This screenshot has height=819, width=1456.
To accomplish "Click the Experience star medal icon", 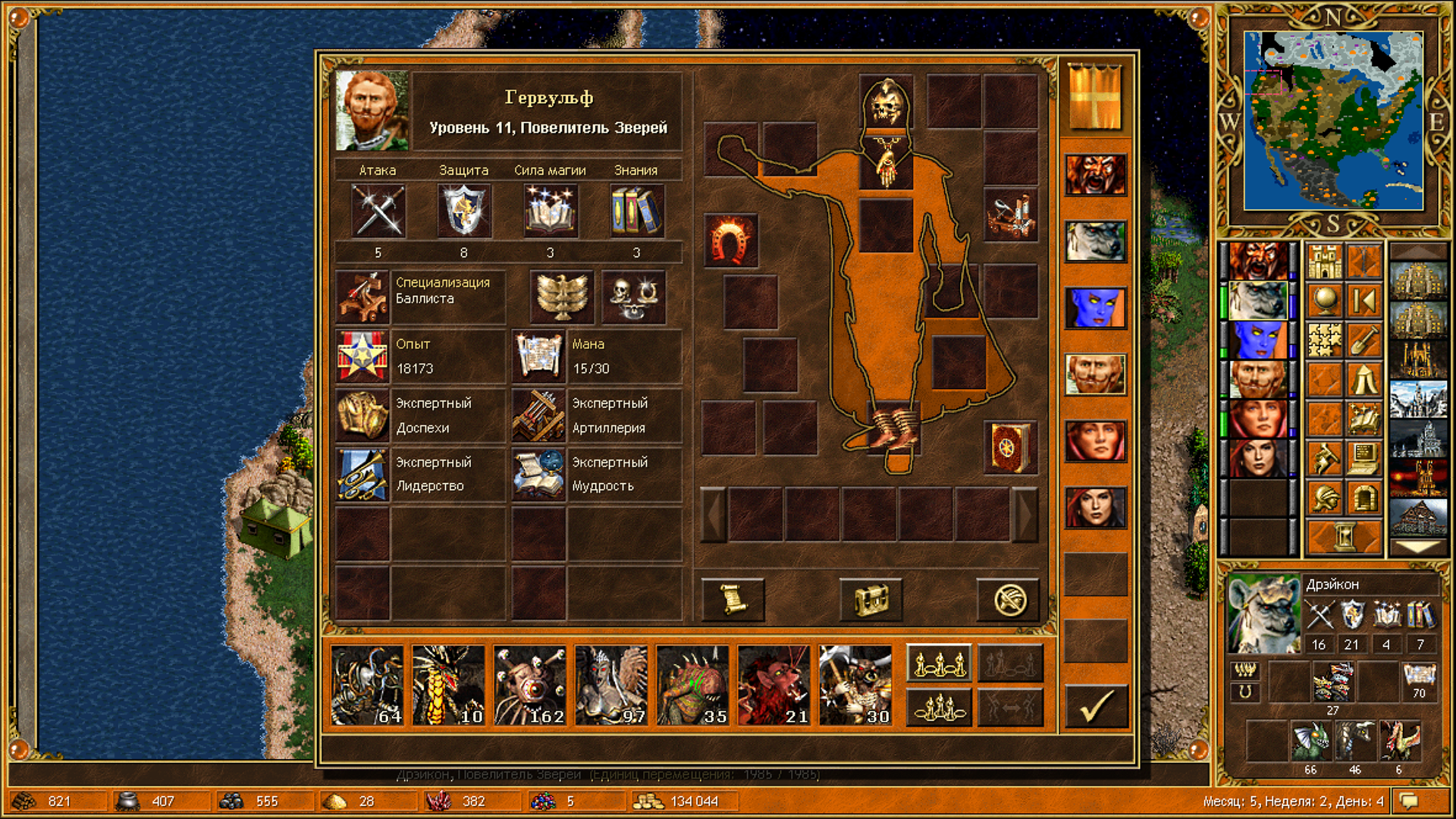I will coord(362,356).
